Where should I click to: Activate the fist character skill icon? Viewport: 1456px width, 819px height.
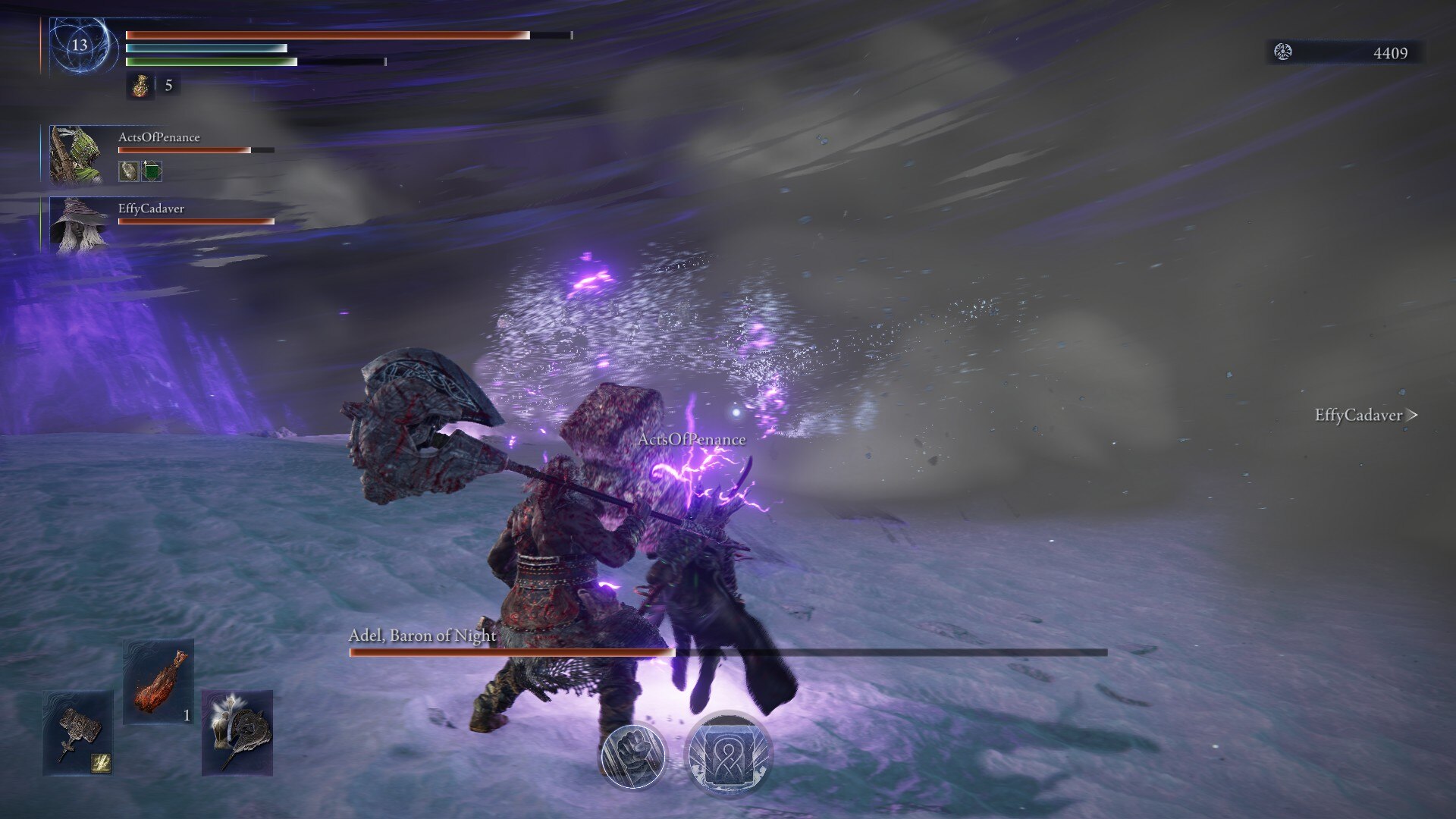coord(633,755)
